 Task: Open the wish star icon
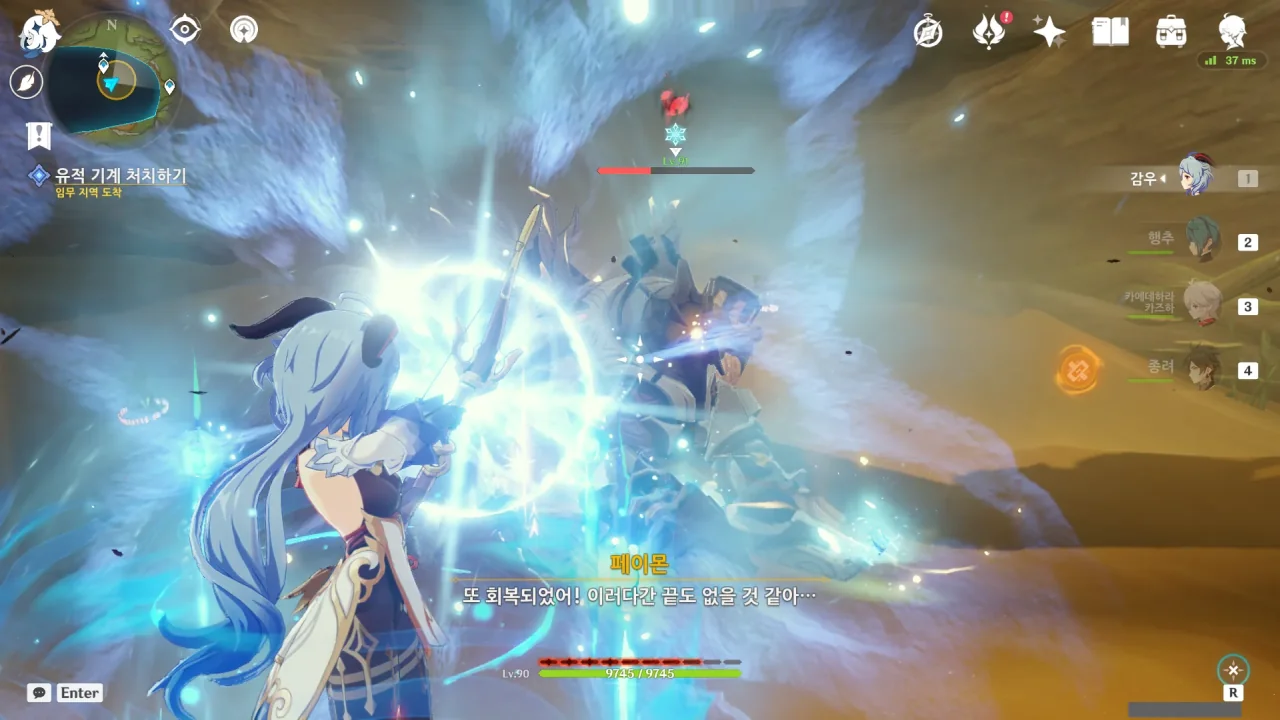point(1049,32)
